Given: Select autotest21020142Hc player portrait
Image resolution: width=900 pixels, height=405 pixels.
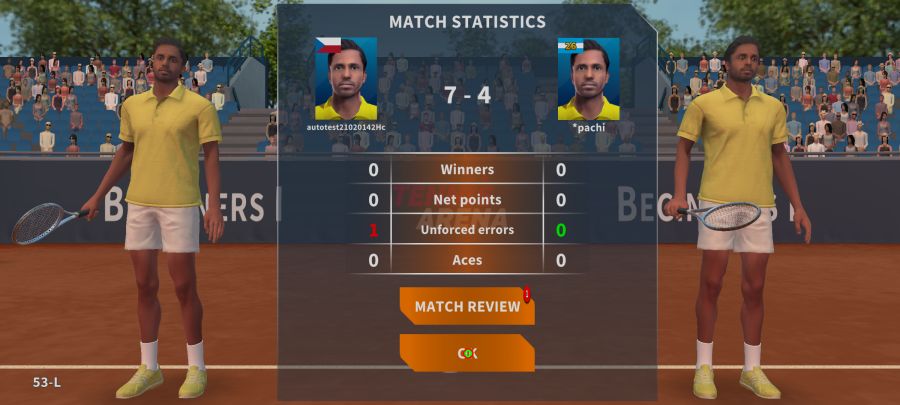Looking at the screenshot, I should [x=346, y=79].
